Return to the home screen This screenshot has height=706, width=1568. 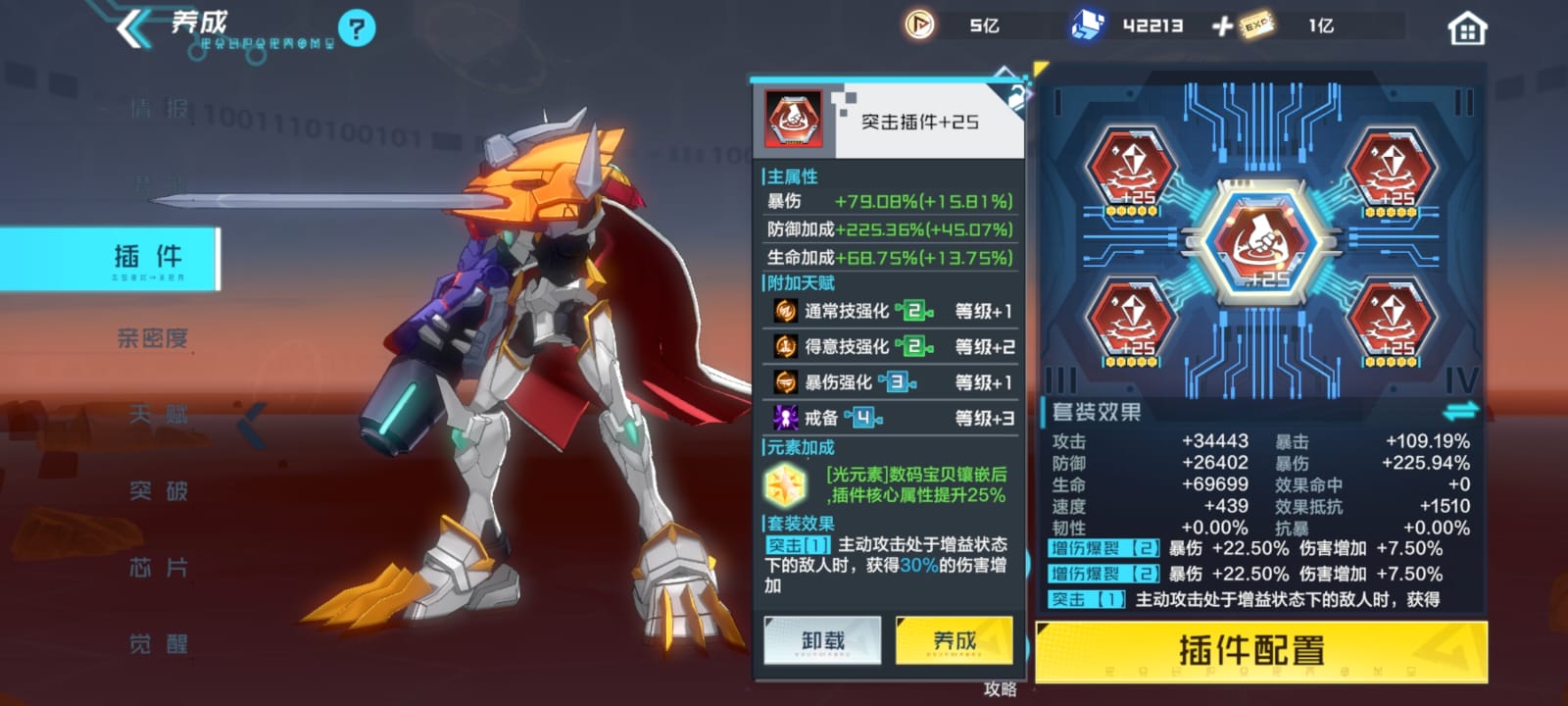click(x=1466, y=29)
